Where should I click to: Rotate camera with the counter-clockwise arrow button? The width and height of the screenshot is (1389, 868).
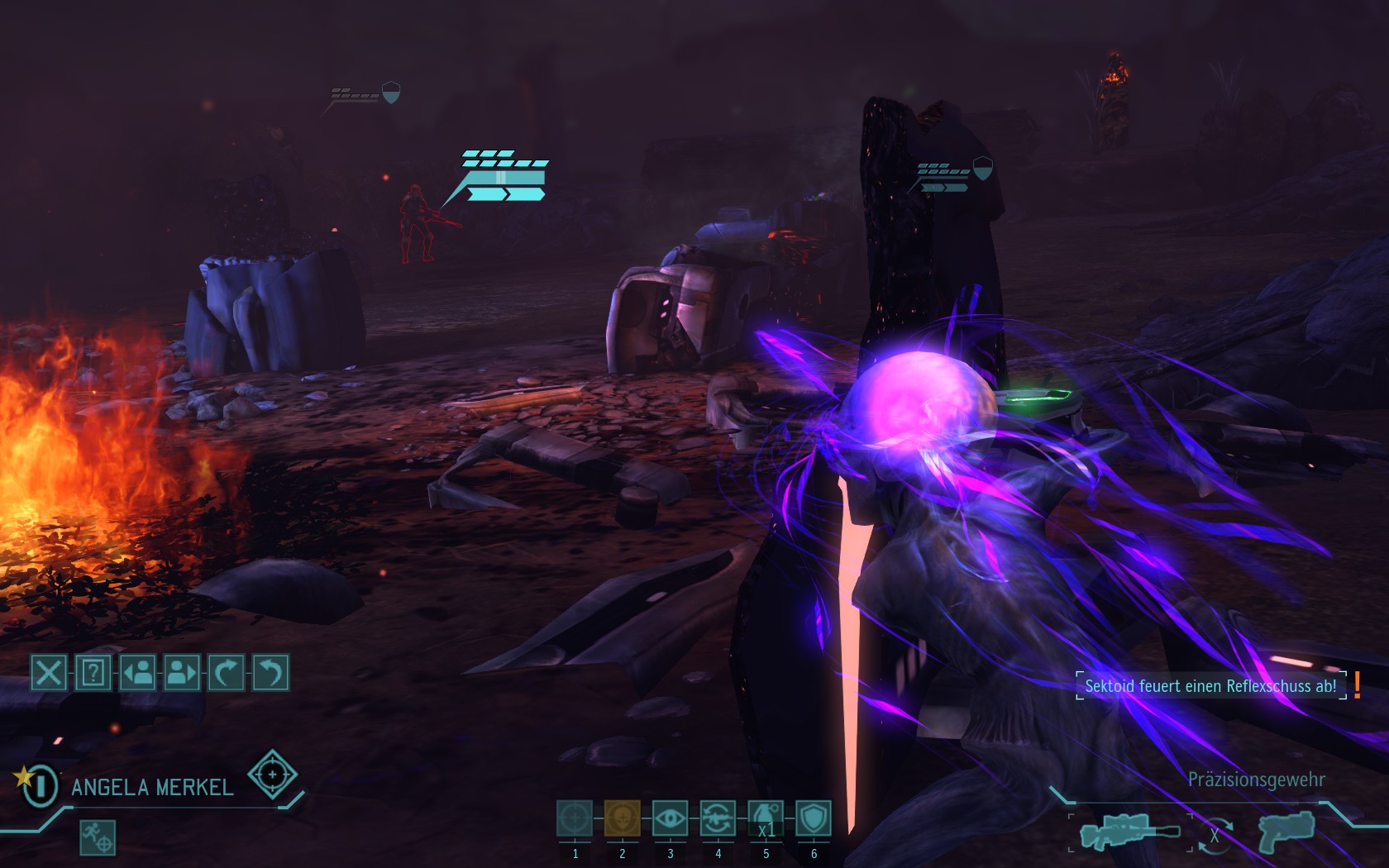[x=270, y=673]
